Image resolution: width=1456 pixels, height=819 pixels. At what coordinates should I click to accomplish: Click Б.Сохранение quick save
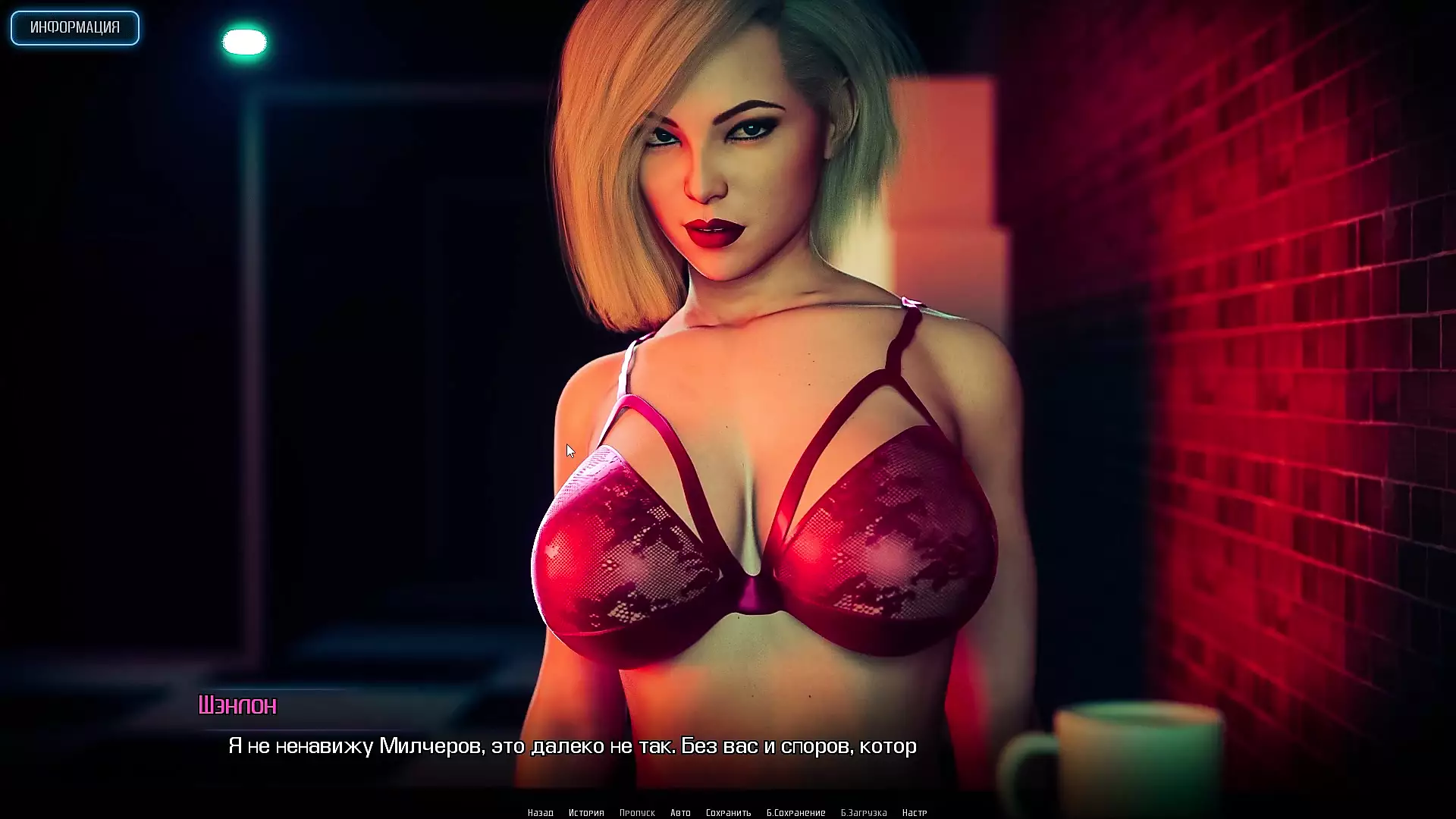click(x=795, y=812)
